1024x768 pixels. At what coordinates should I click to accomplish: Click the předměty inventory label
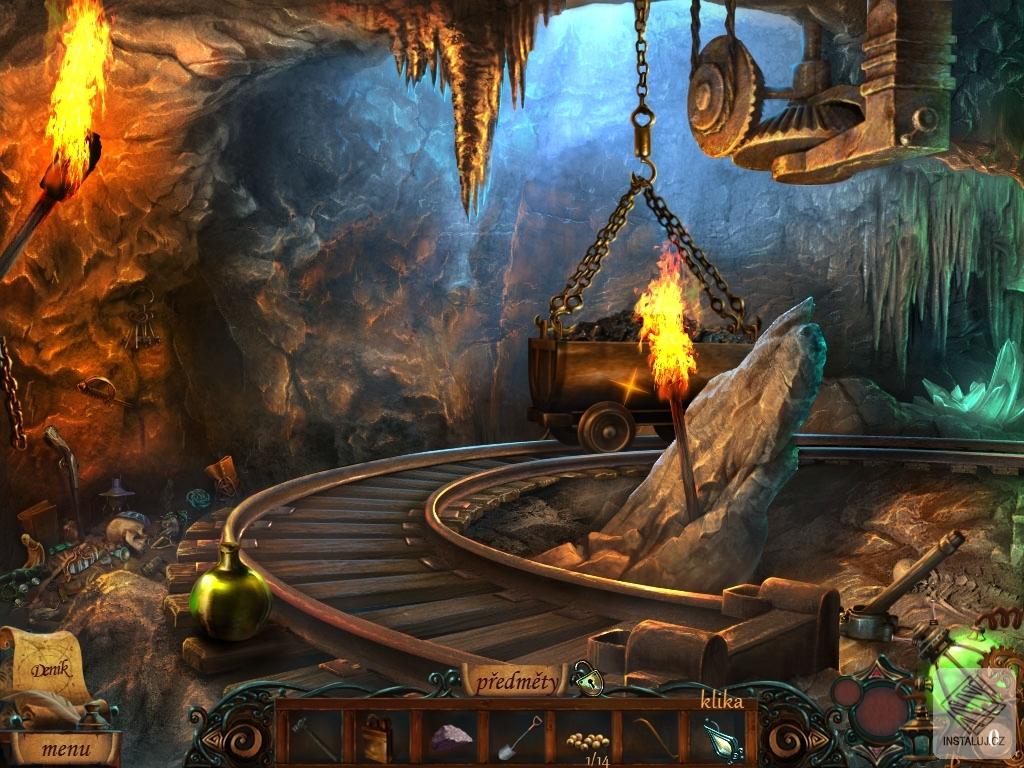[x=515, y=683]
